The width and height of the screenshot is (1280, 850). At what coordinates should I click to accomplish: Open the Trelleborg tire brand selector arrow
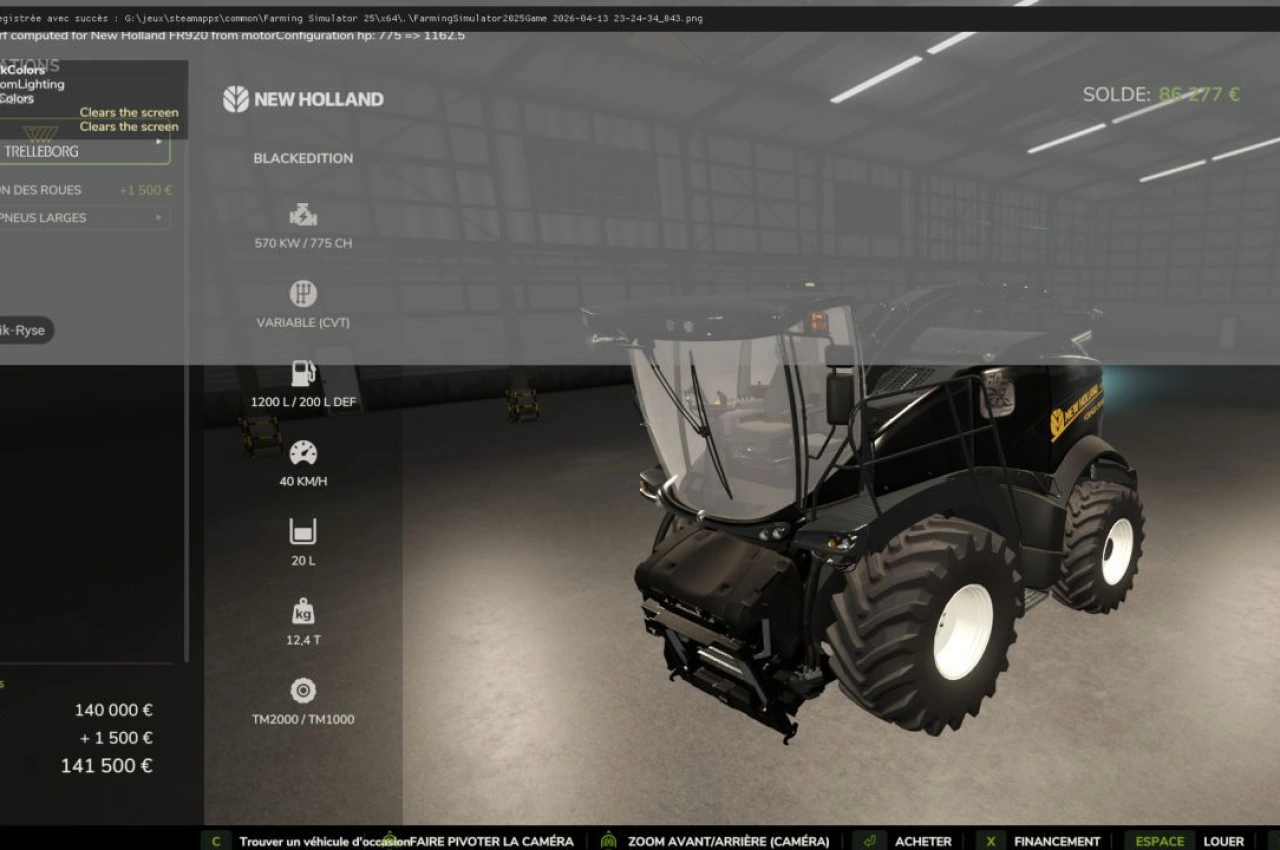pyautogui.click(x=159, y=140)
